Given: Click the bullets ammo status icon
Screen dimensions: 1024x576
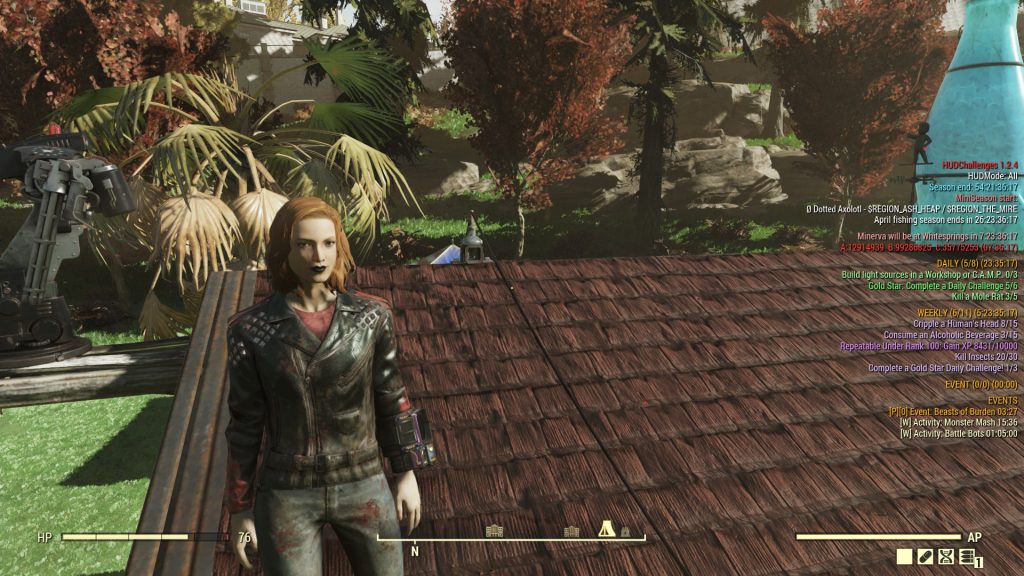Looking at the screenshot, I should 967,557.
